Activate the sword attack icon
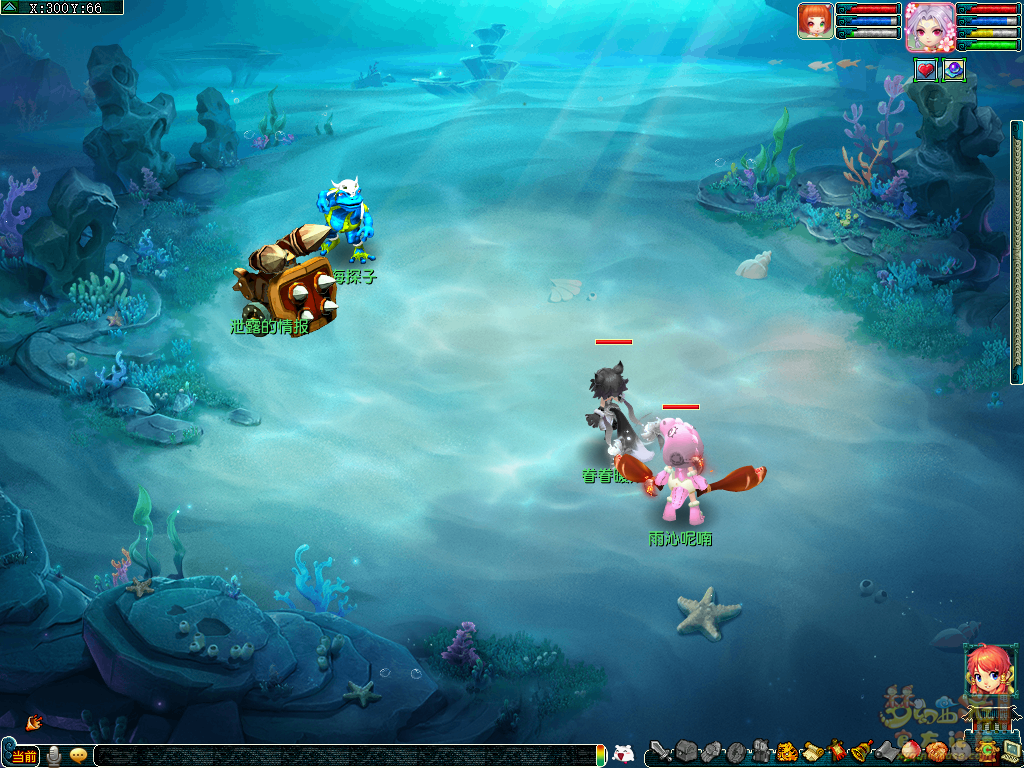The height and width of the screenshot is (768, 1024). (661, 751)
